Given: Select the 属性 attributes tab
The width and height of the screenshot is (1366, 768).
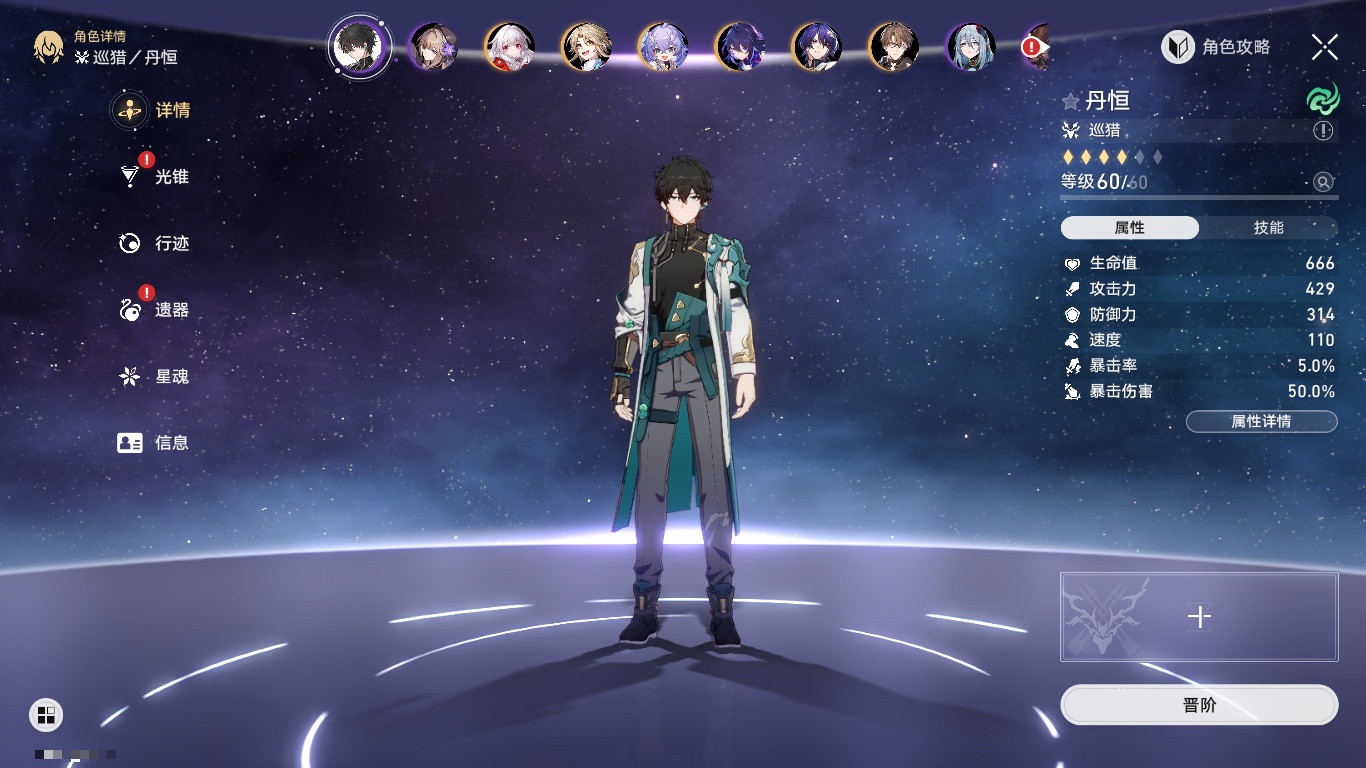Looking at the screenshot, I should [x=1130, y=228].
